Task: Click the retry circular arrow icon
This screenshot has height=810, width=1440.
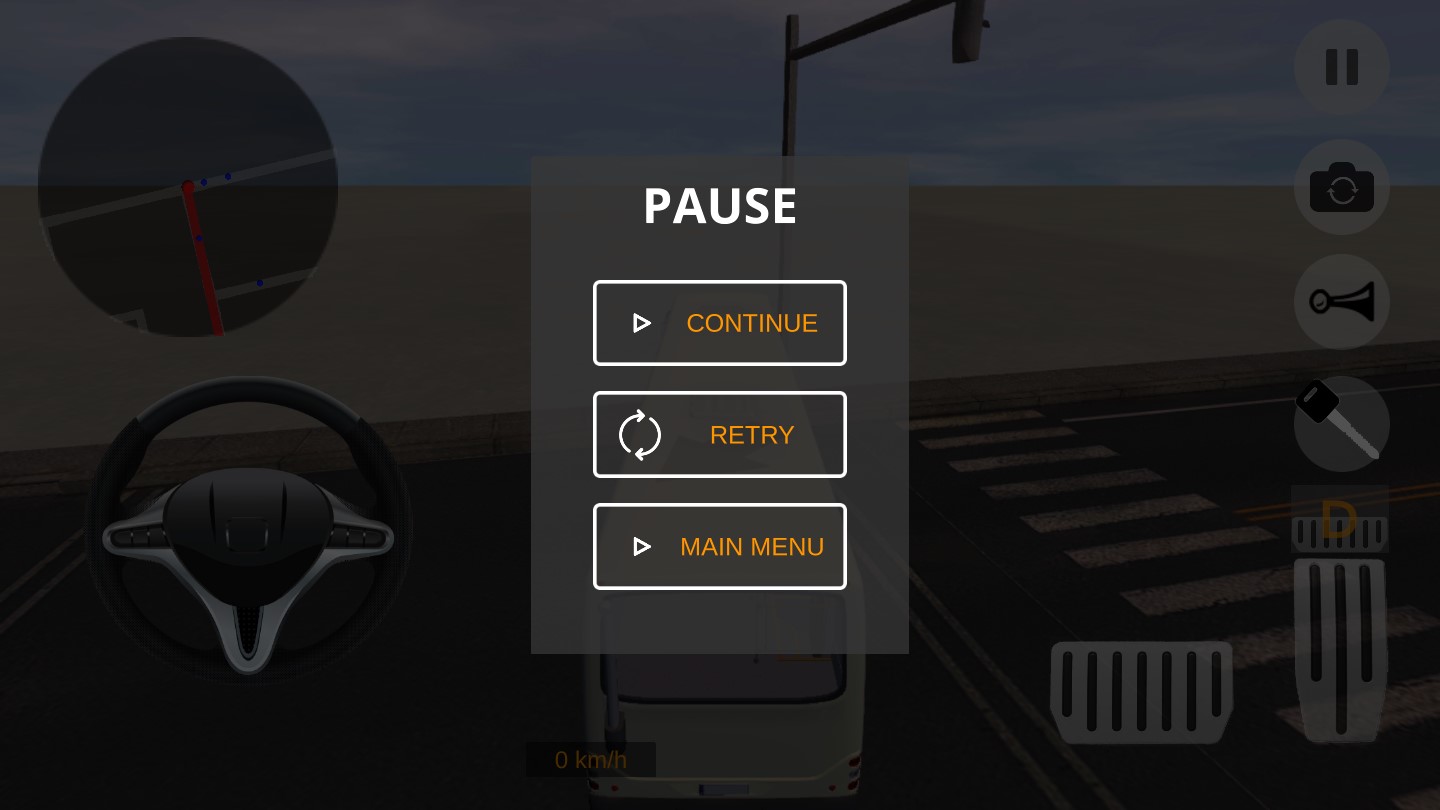Action: (x=639, y=434)
